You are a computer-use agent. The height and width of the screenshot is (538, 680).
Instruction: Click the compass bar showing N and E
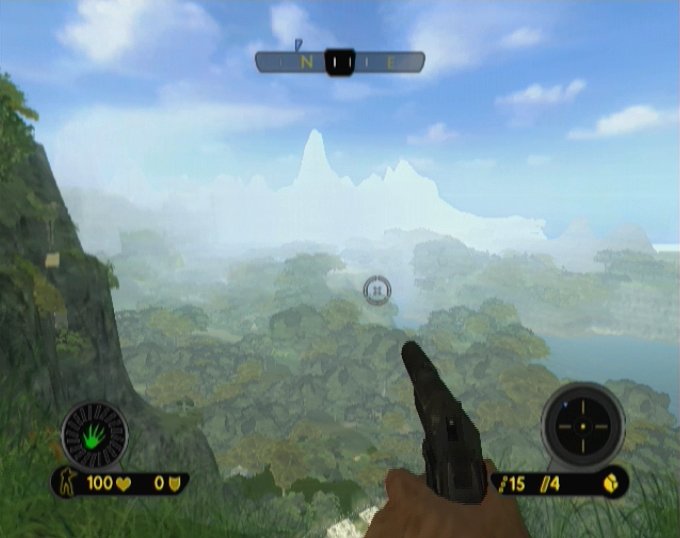pyautogui.click(x=339, y=62)
